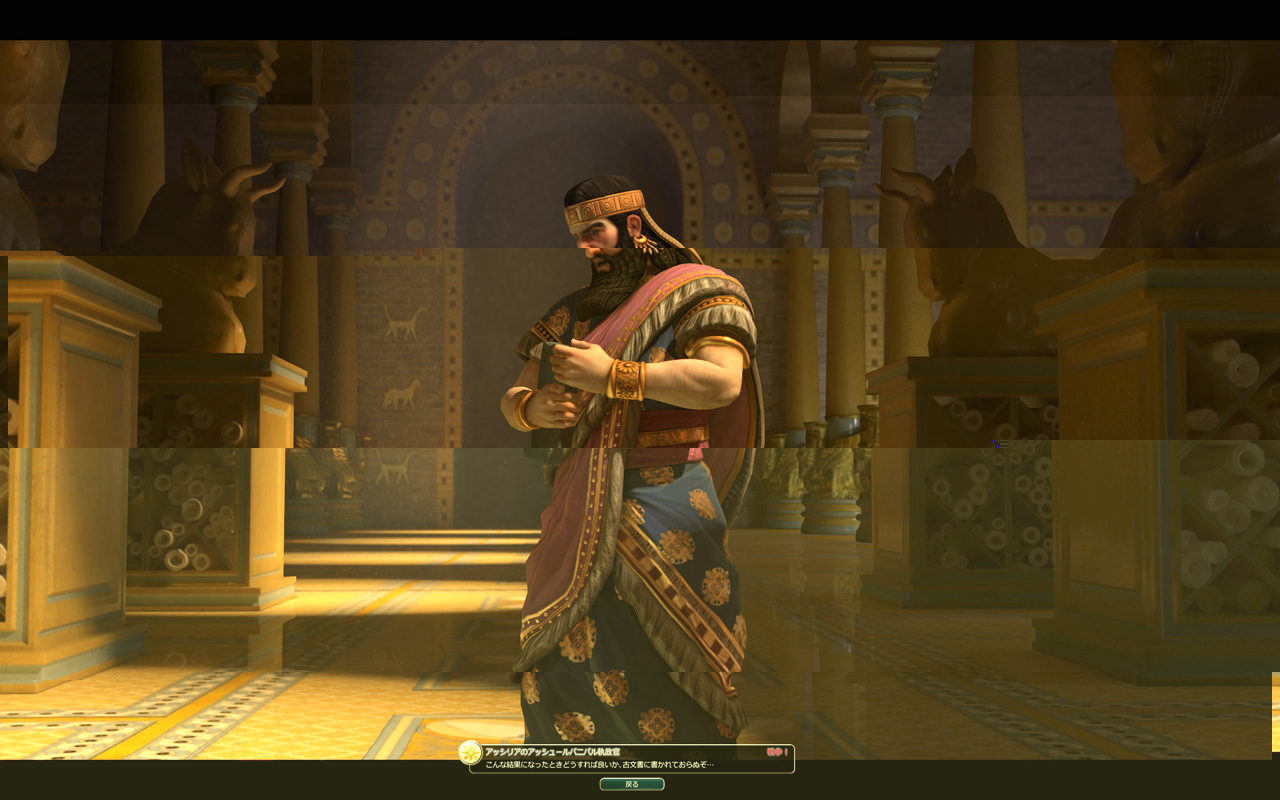Click the Assyria civilization emblem icon
The height and width of the screenshot is (800, 1280).
pos(470,753)
